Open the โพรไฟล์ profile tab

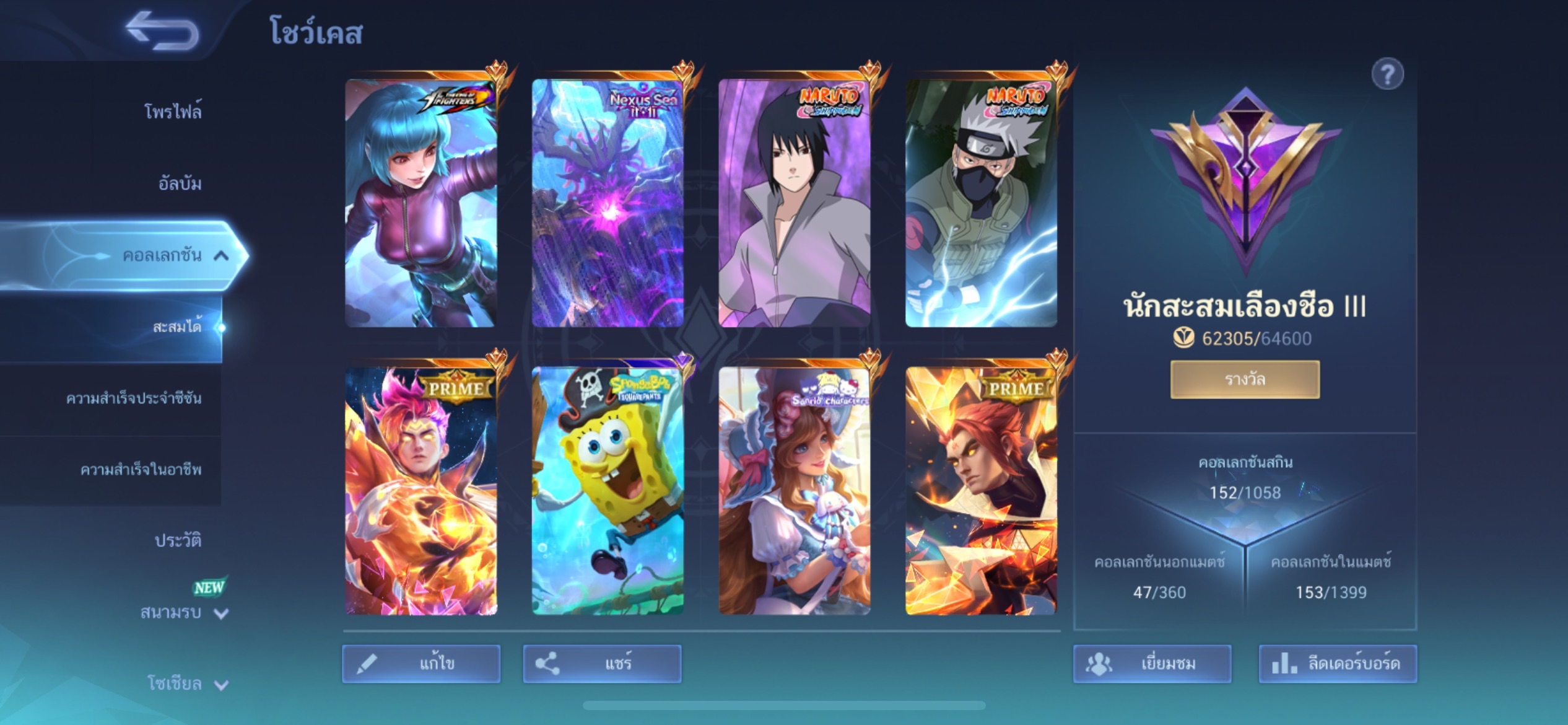[172, 112]
